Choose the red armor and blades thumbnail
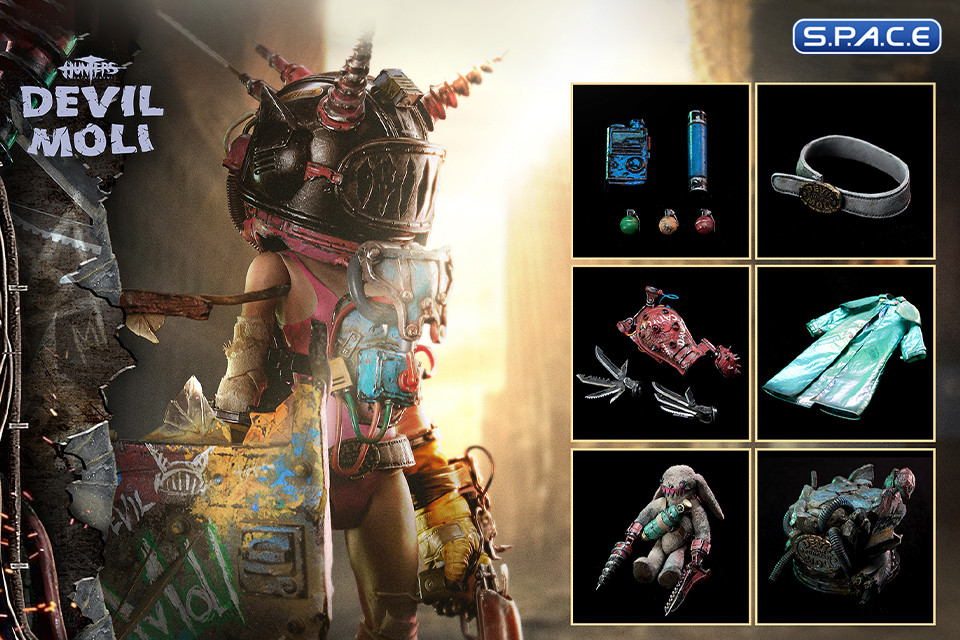The width and height of the screenshot is (960, 640). point(661,353)
